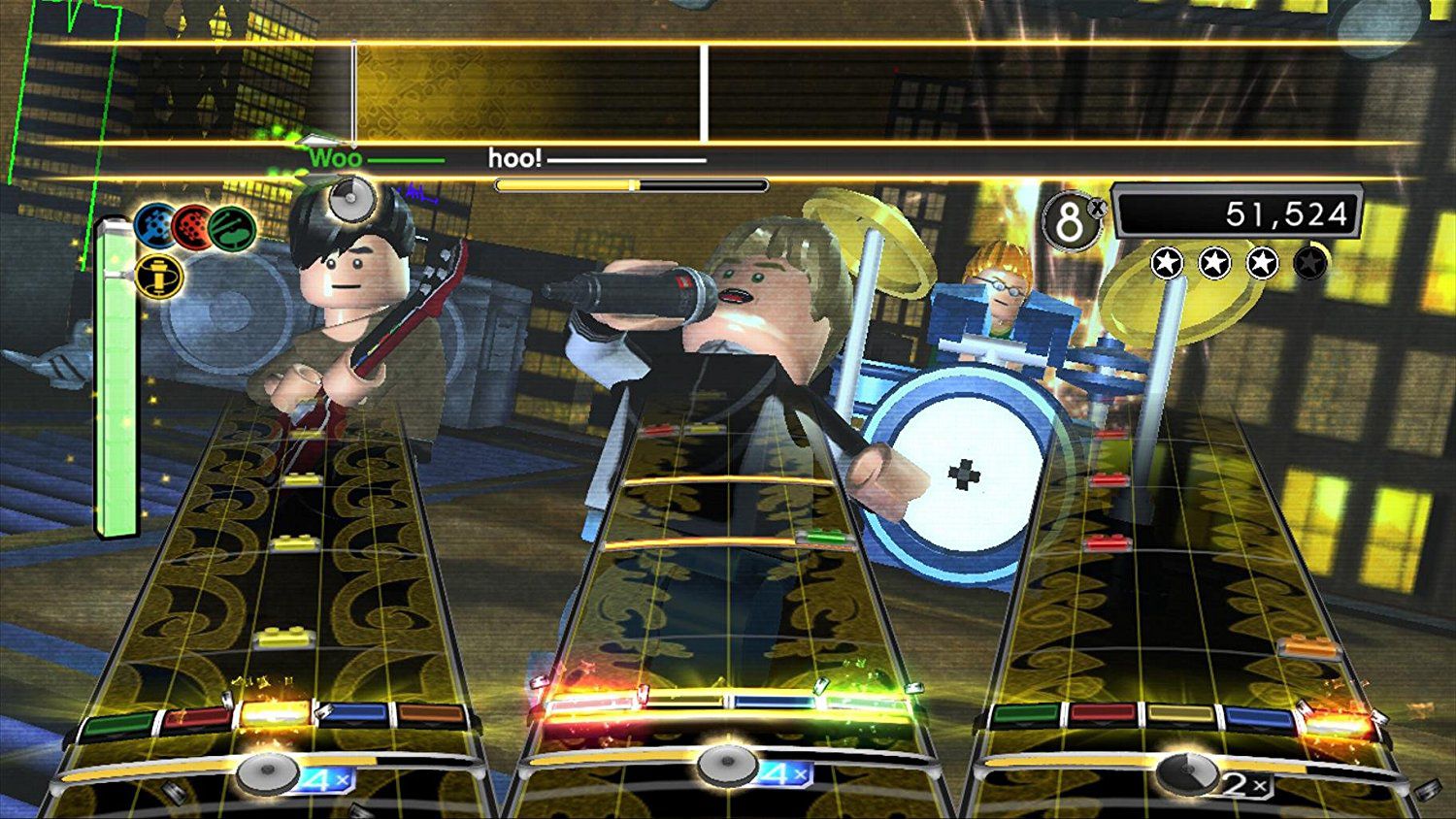Click the 8x score multiplier badge
This screenshot has width=1456, height=819.
click(1072, 221)
